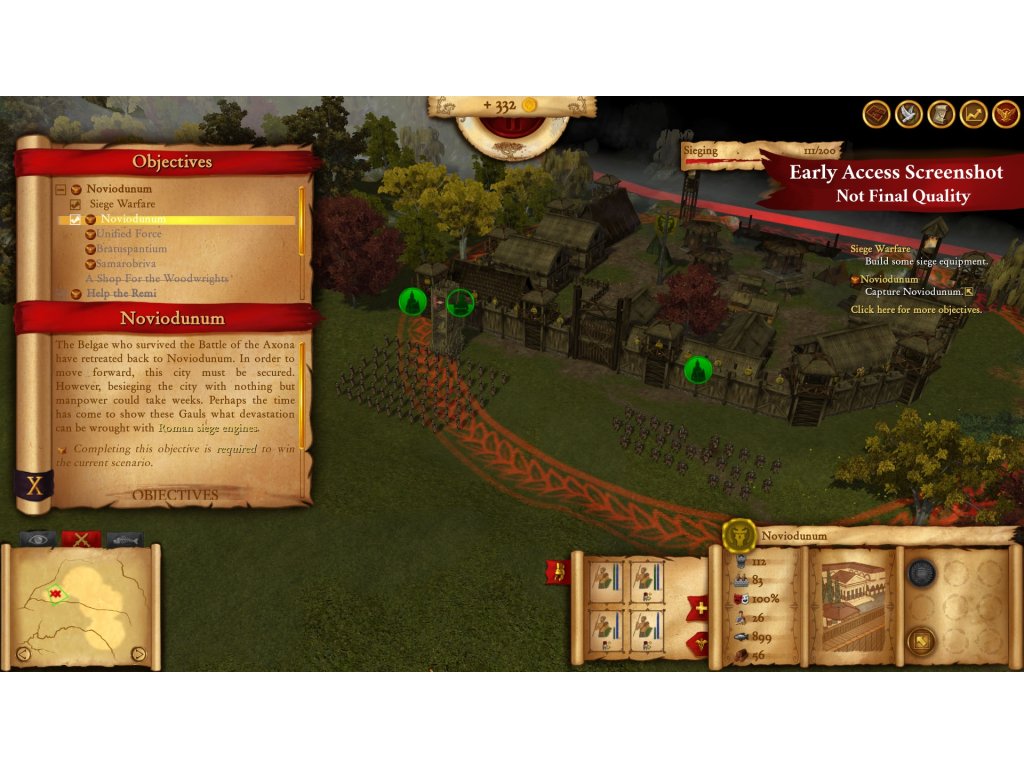1024x768 pixels.
Task: Click the red plus flag beside units
Action: pyautogui.click(x=697, y=607)
